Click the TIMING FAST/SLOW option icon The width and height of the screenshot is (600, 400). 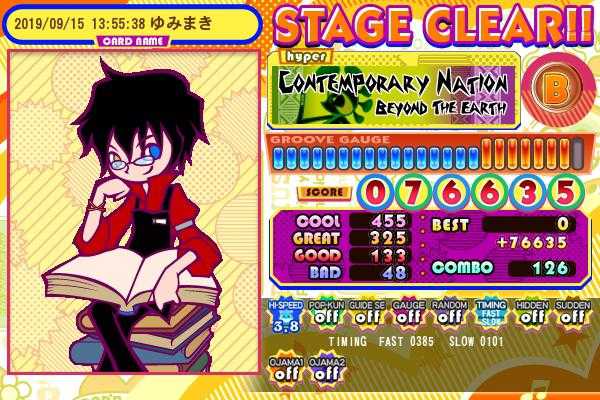490,315
